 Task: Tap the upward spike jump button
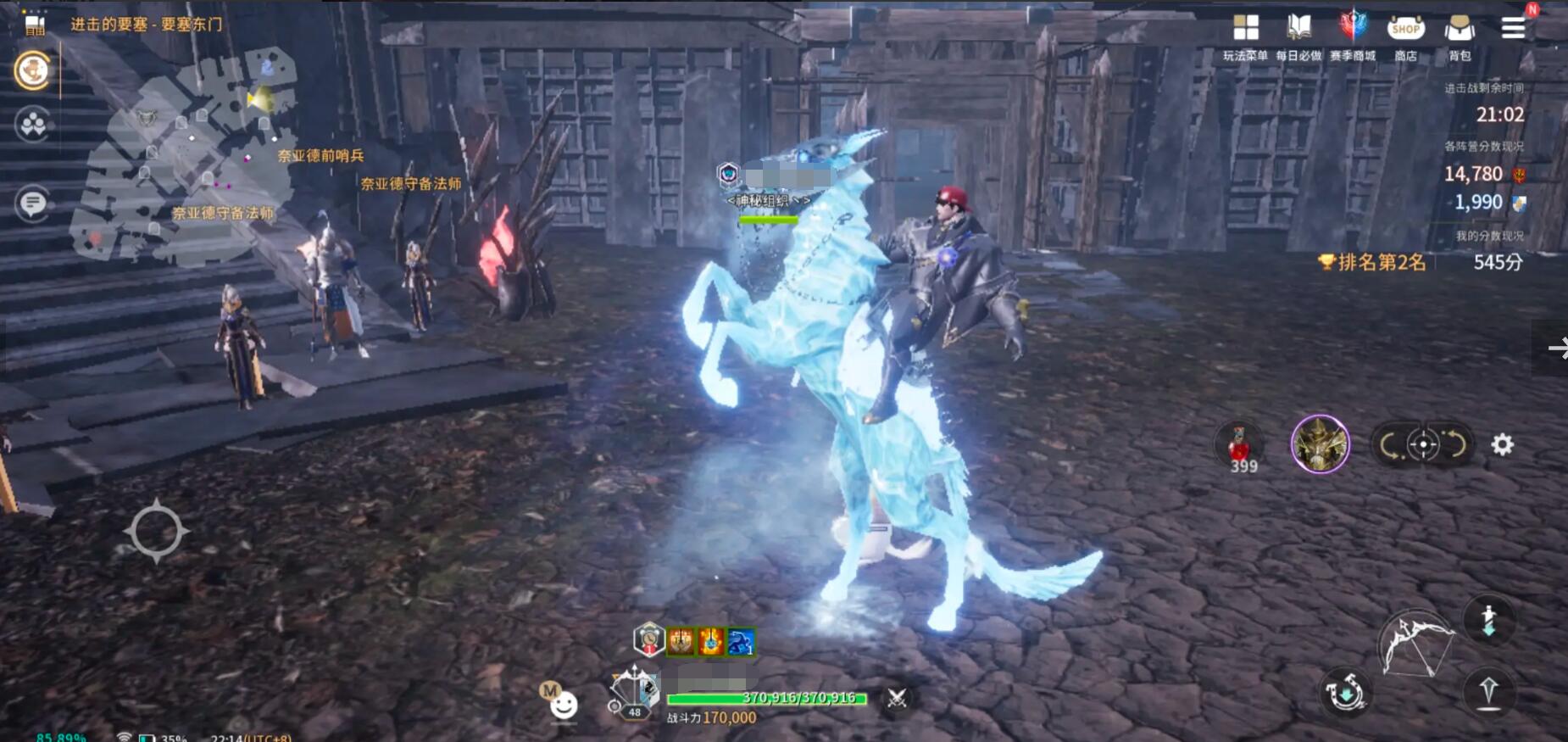point(1488,692)
